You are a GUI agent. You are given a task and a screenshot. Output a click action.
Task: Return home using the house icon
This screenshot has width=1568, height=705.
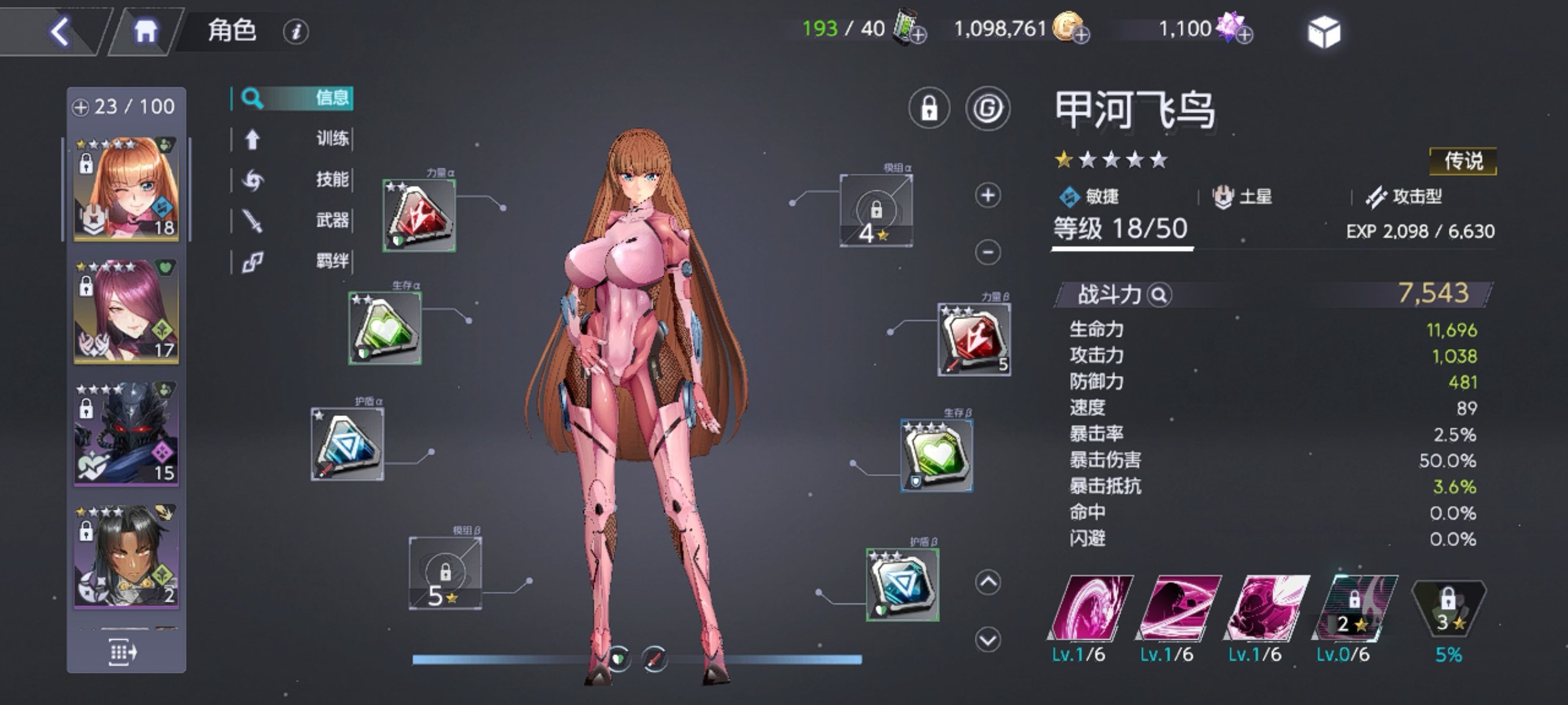[x=147, y=30]
